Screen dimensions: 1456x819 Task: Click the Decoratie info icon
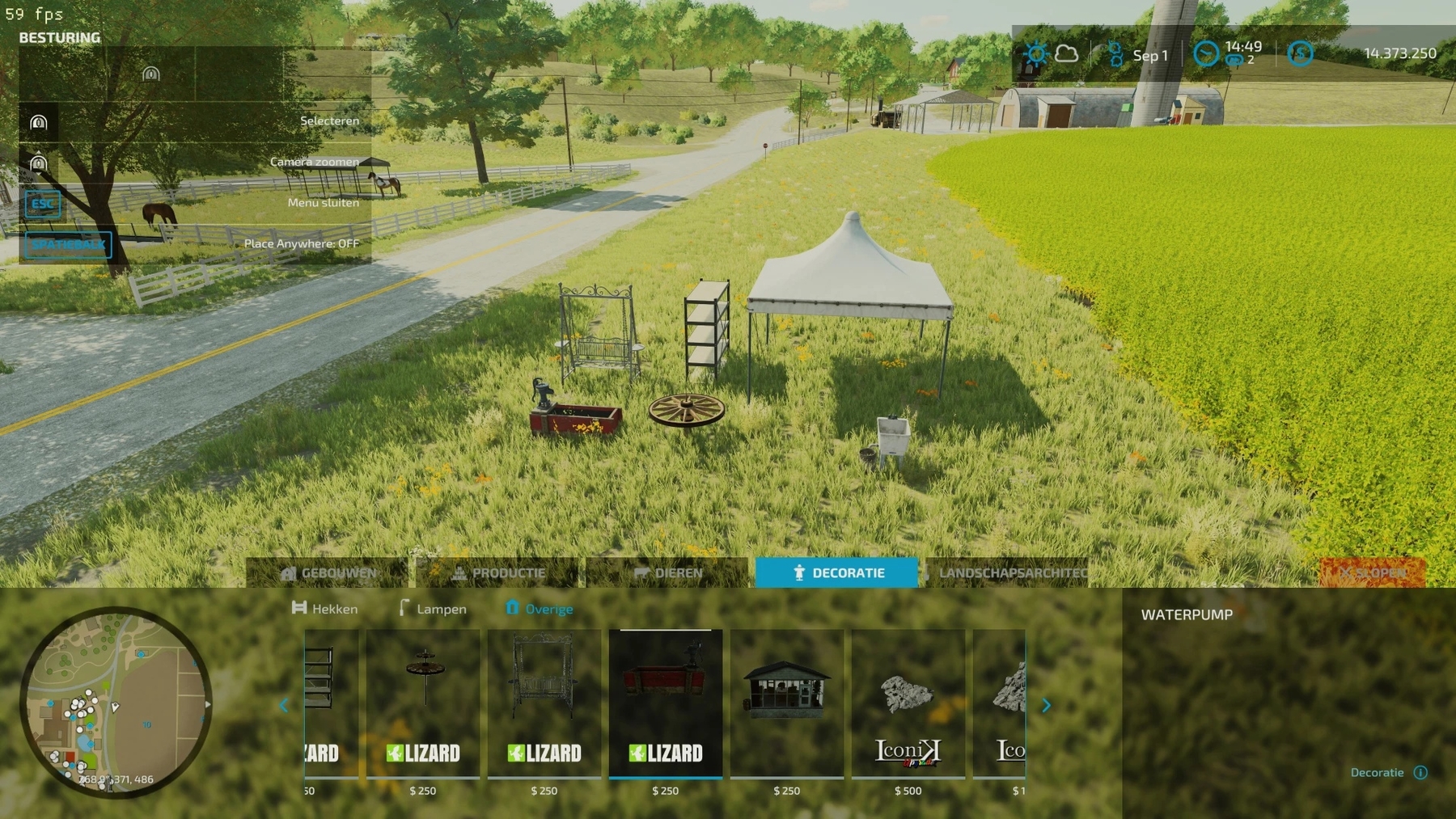(x=1420, y=773)
